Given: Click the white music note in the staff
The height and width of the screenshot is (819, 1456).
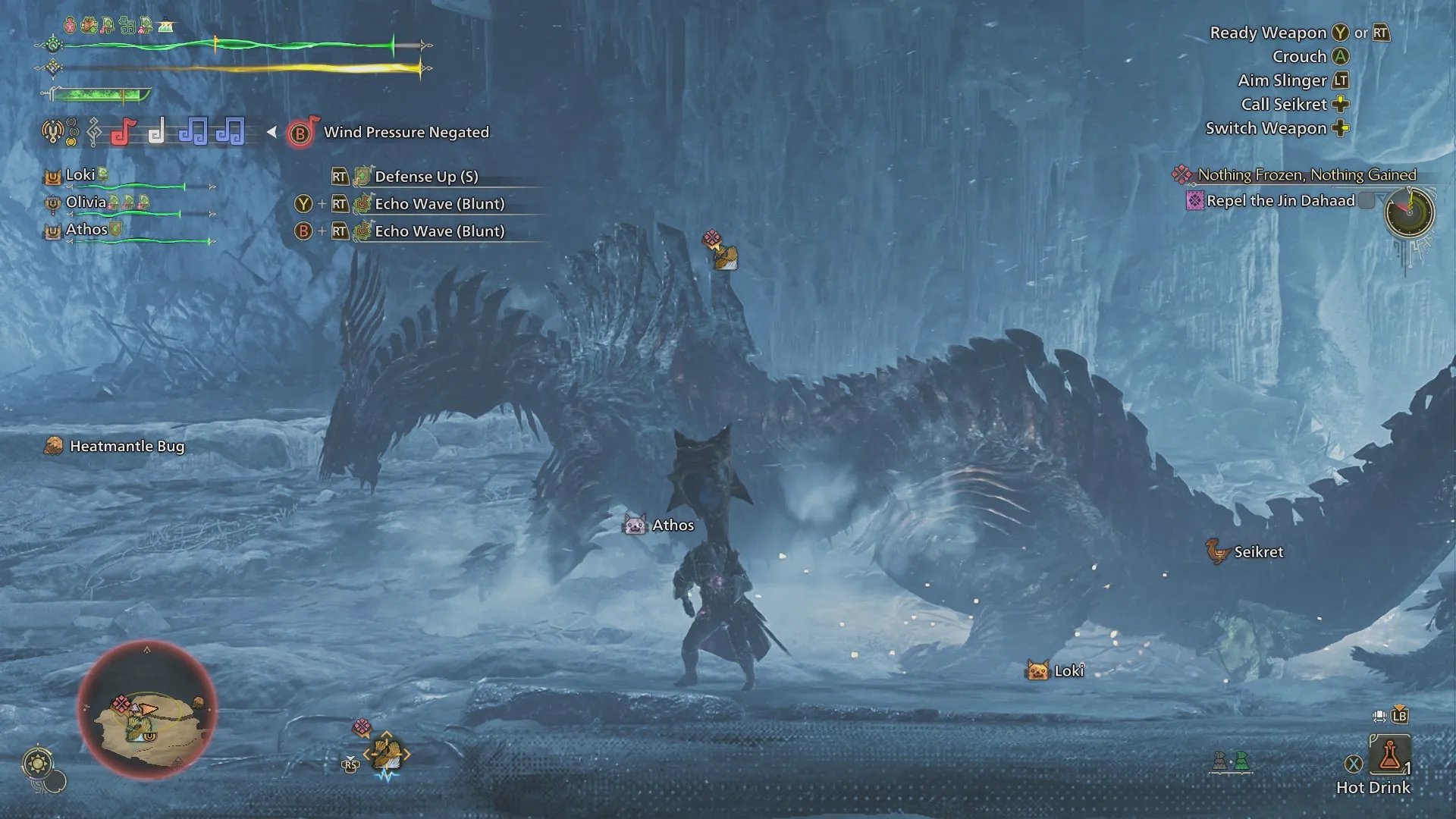Looking at the screenshot, I should [x=157, y=132].
